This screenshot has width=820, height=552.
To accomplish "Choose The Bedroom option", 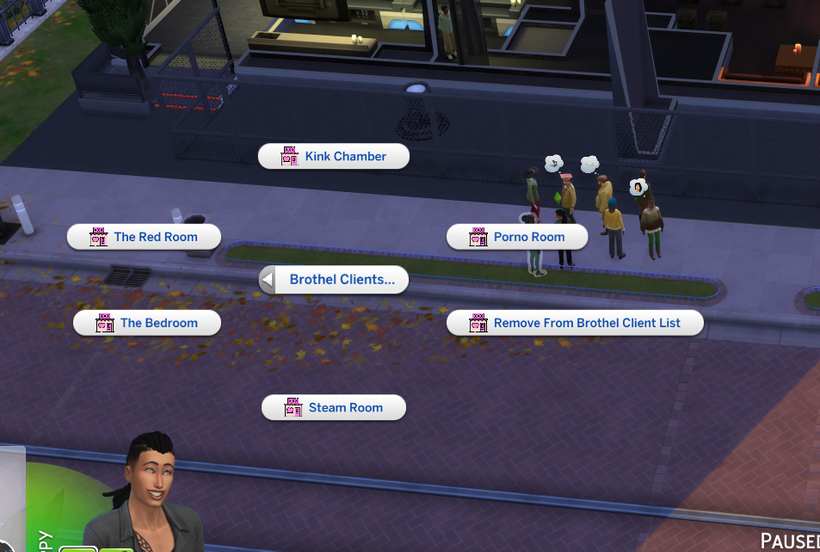I will [148, 323].
